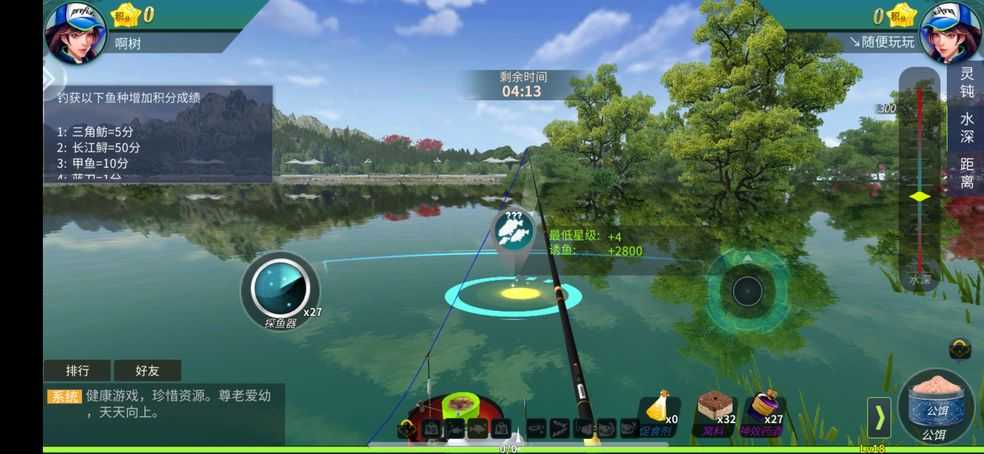The image size is (984, 454).
Task: Expand the left side panel arrow
Action: [50, 77]
